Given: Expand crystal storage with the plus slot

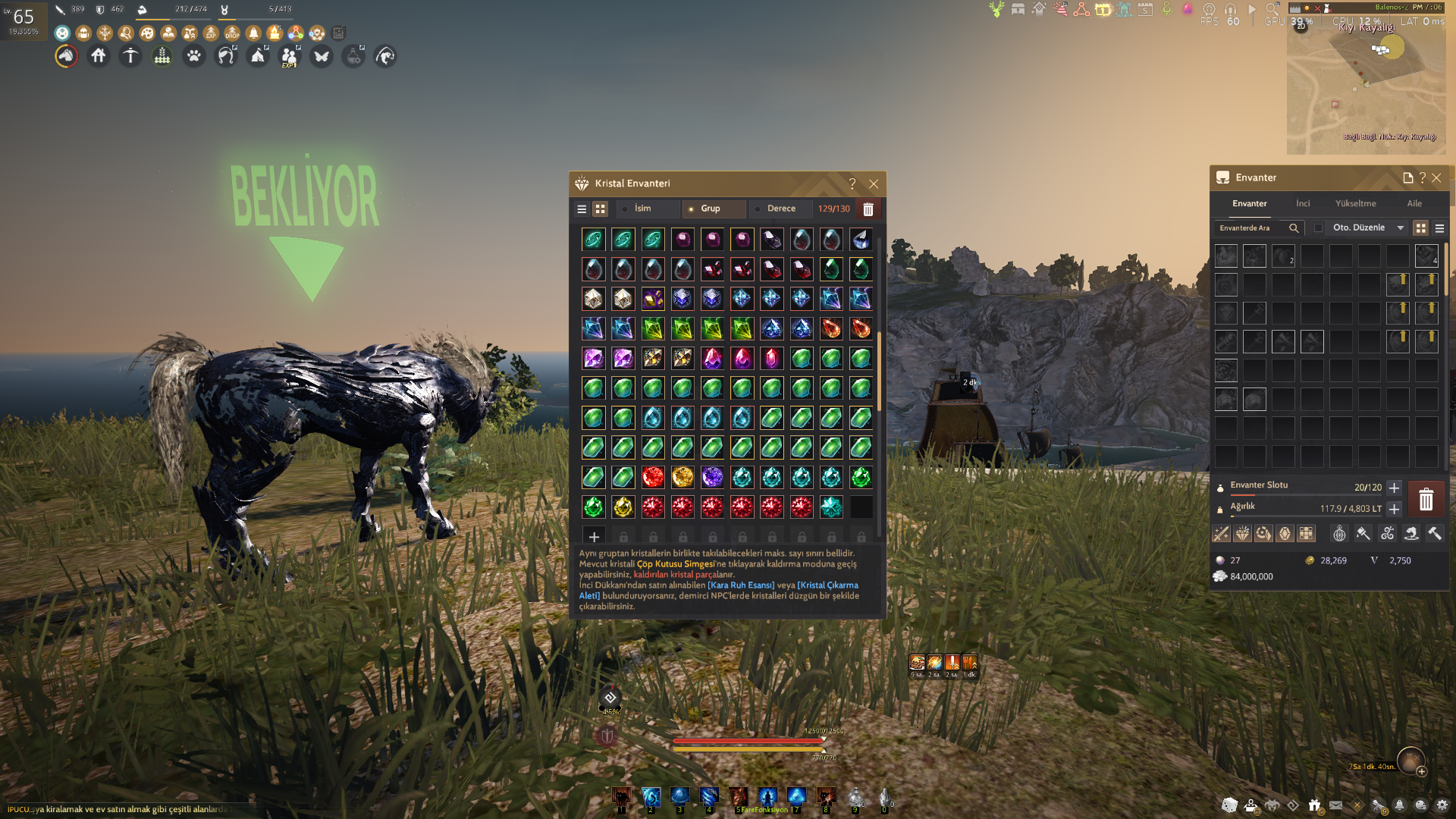Looking at the screenshot, I should (x=594, y=537).
